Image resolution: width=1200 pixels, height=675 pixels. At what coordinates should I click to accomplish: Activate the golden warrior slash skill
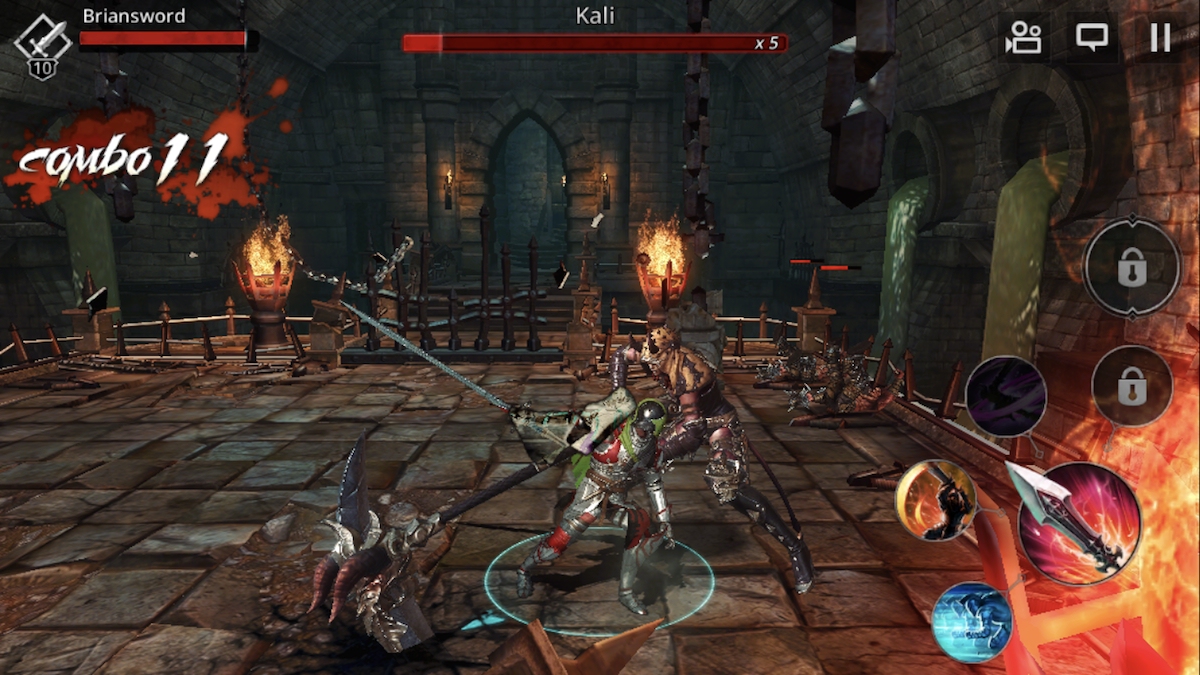[936, 500]
